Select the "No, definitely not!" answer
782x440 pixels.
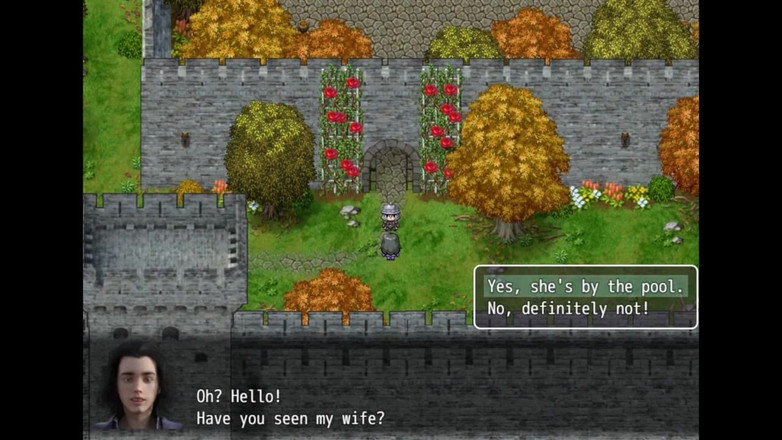[x=568, y=309]
